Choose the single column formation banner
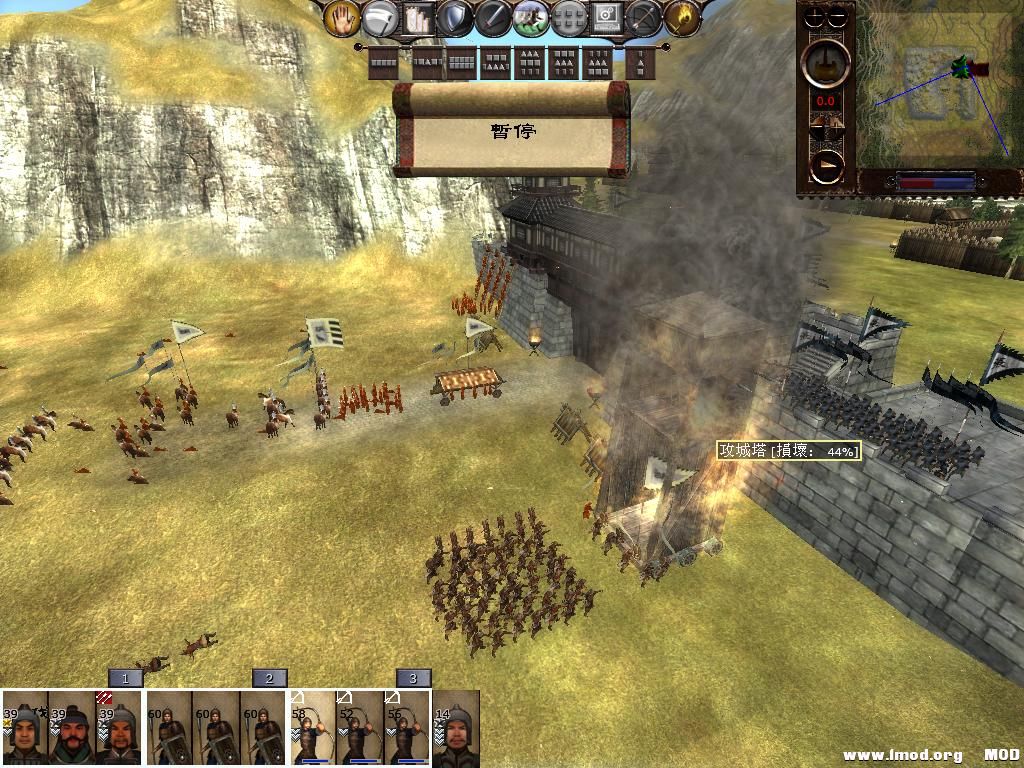The width and height of the screenshot is (1024, 768). coord(639,63)
